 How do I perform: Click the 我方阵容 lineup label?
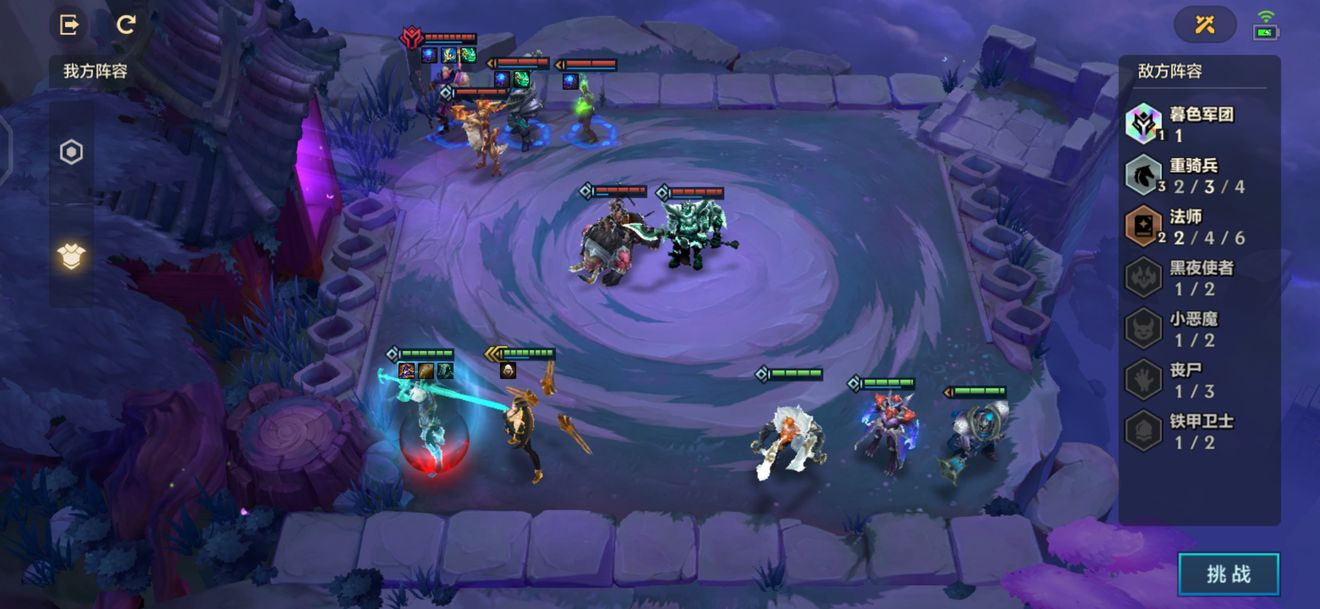95,72
